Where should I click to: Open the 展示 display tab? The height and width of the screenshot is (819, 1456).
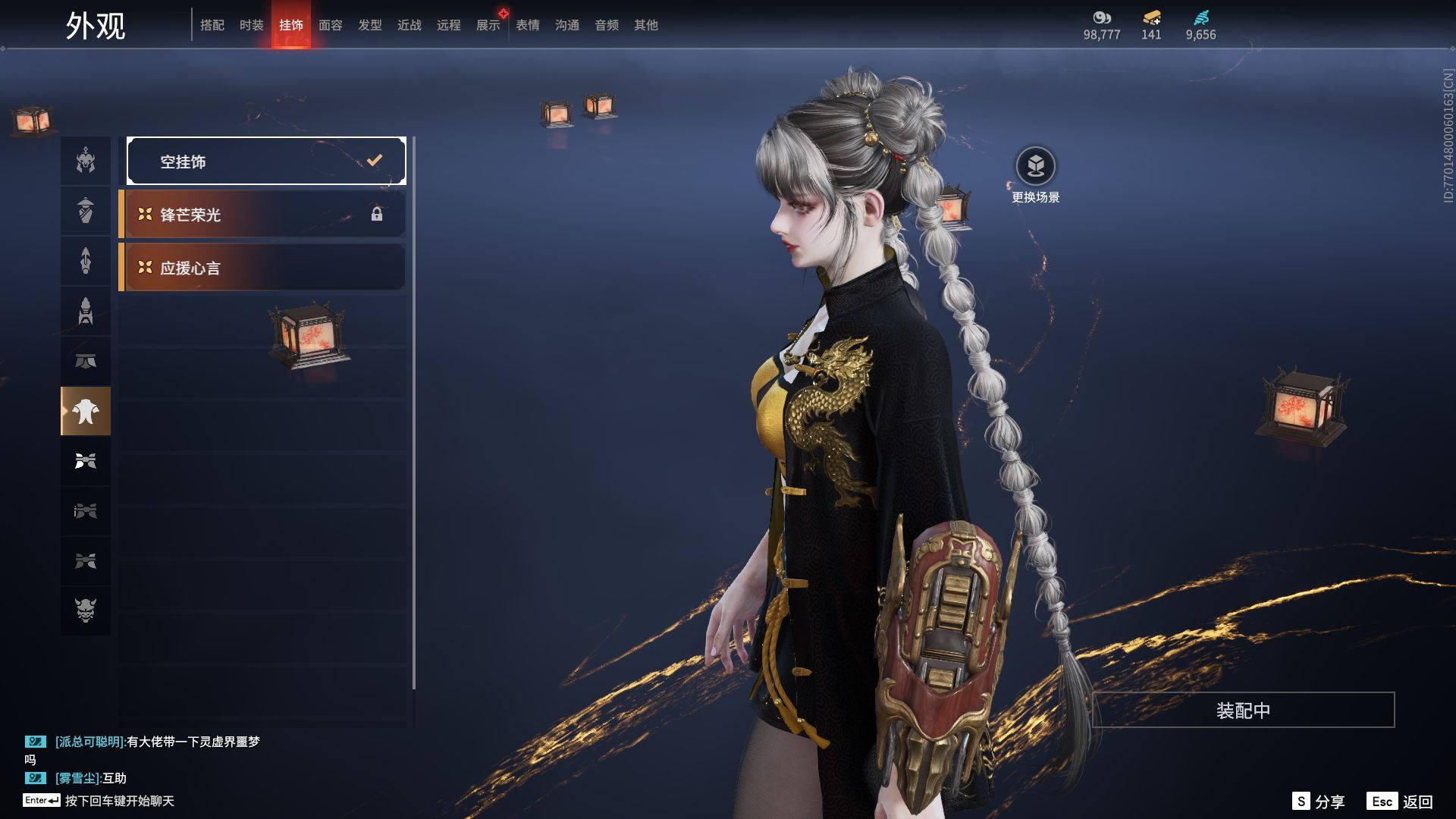click(x=488, y=25)
